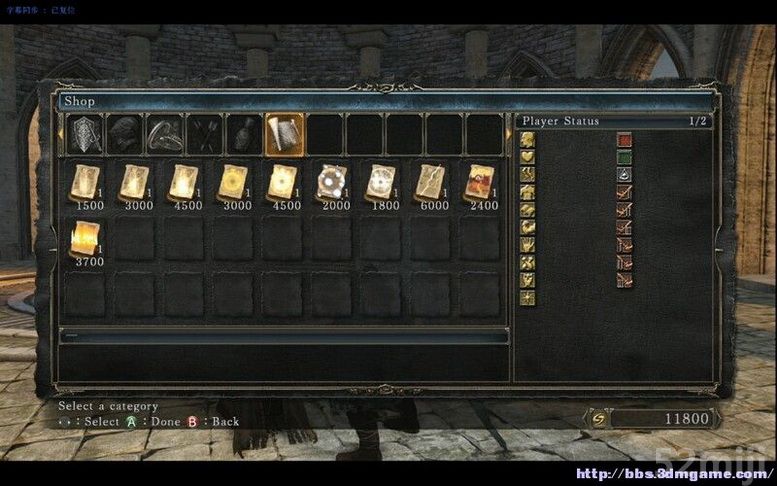
Task: Pick the scroll costing 2000 souls
Action: [331, 183]
